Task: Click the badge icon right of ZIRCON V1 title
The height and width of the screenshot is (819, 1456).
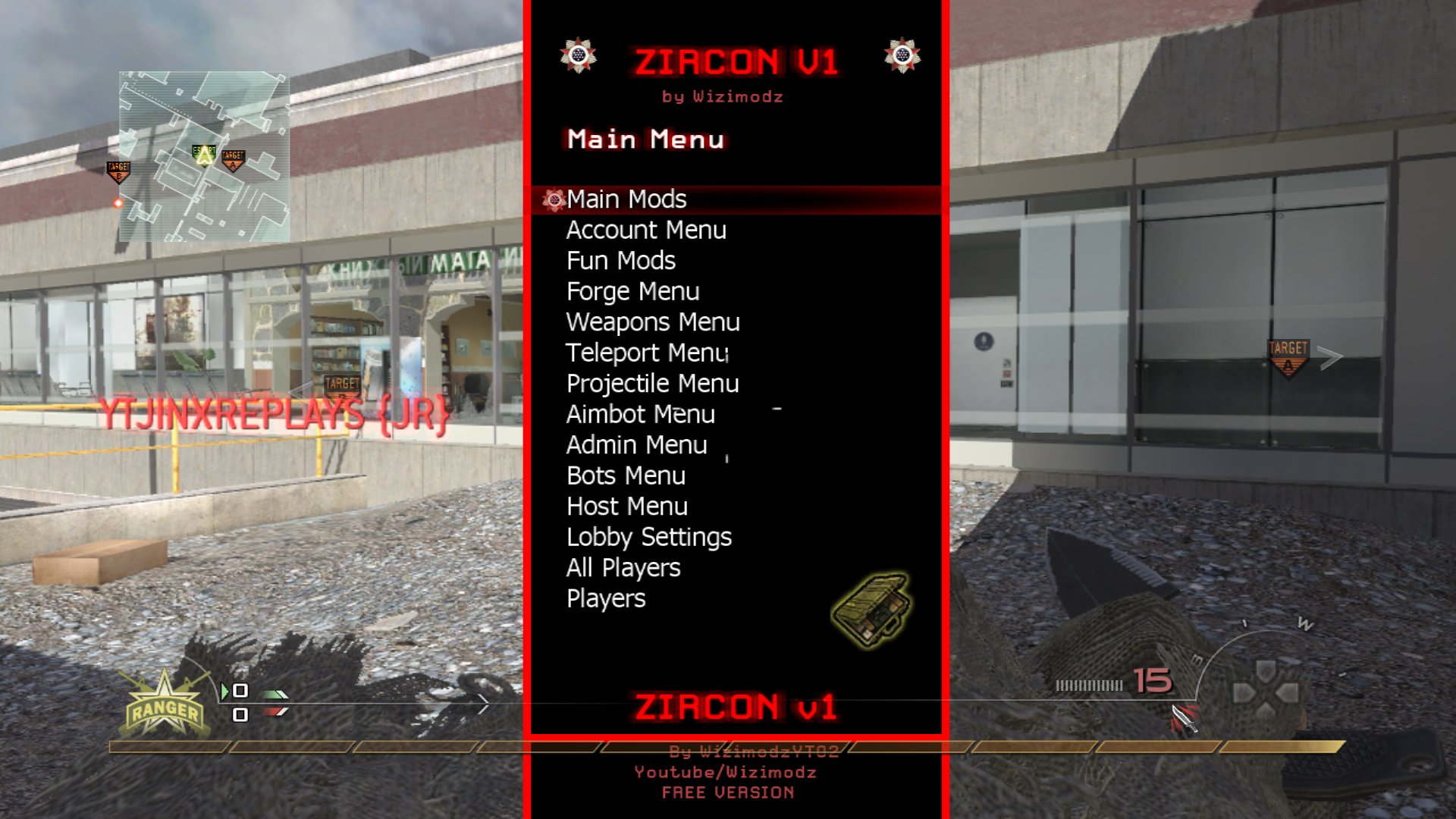Action: click(x=902, y=55)
